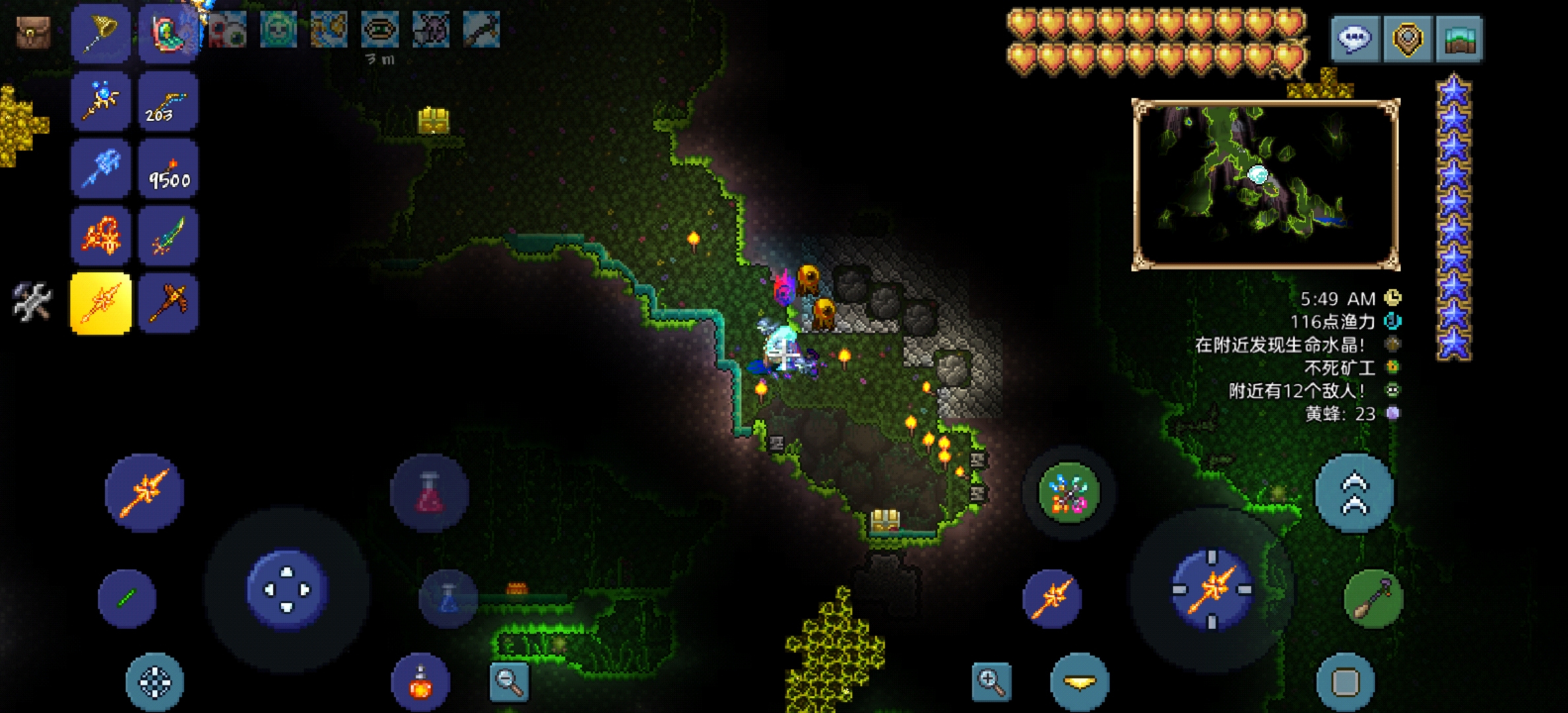Click the minimap in the gold frame

point(1266,185)
